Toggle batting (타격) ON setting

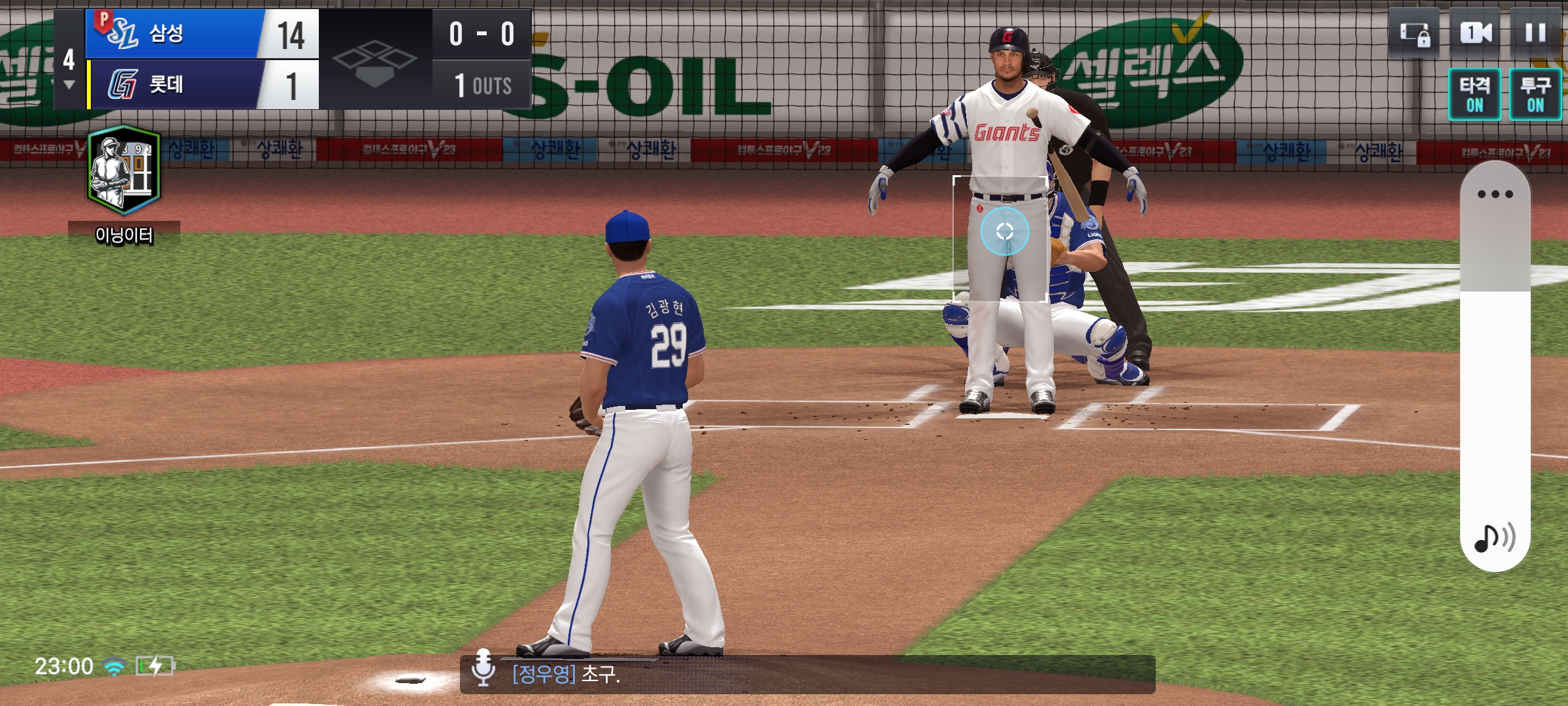tap(1475, 94)
